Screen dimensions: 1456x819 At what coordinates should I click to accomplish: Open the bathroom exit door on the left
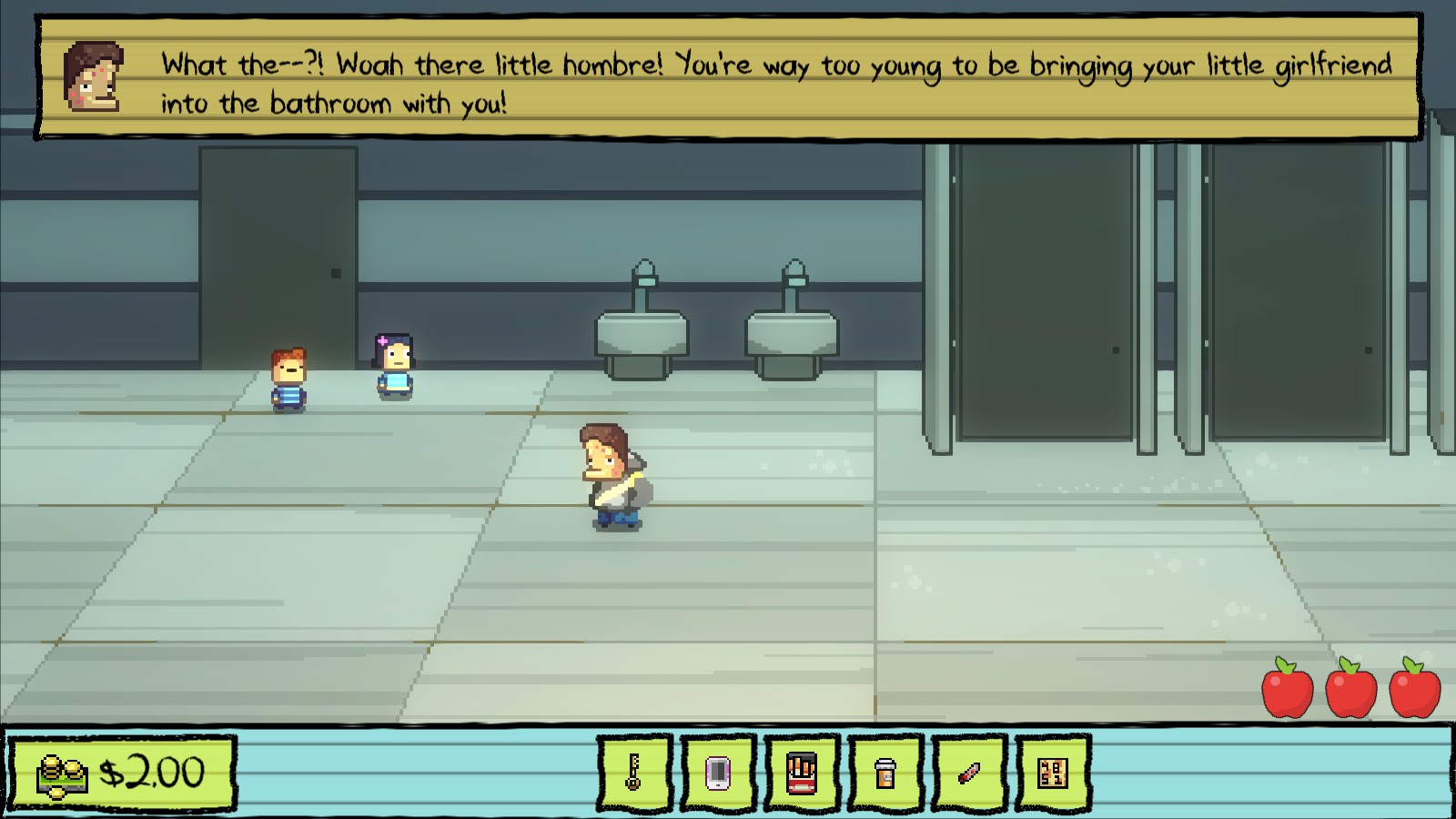tap(273, 255)
